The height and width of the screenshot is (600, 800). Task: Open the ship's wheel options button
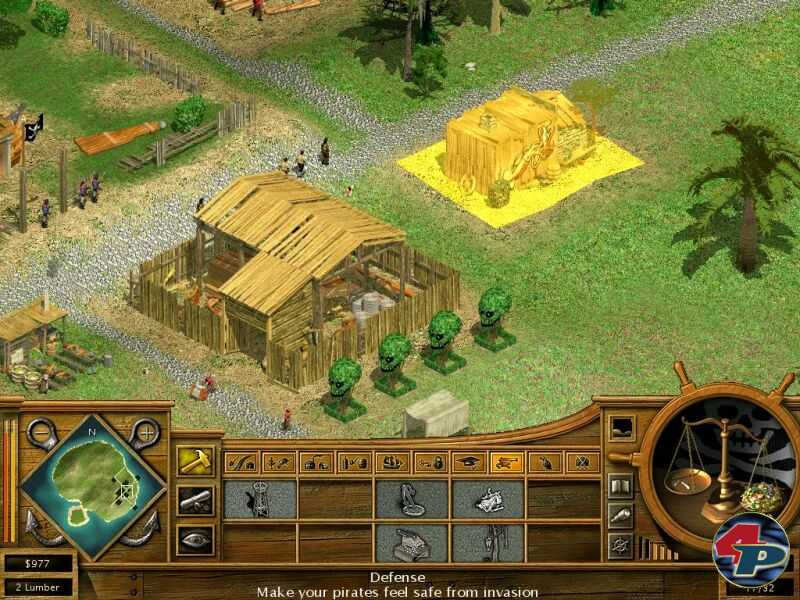pos(620,545)
